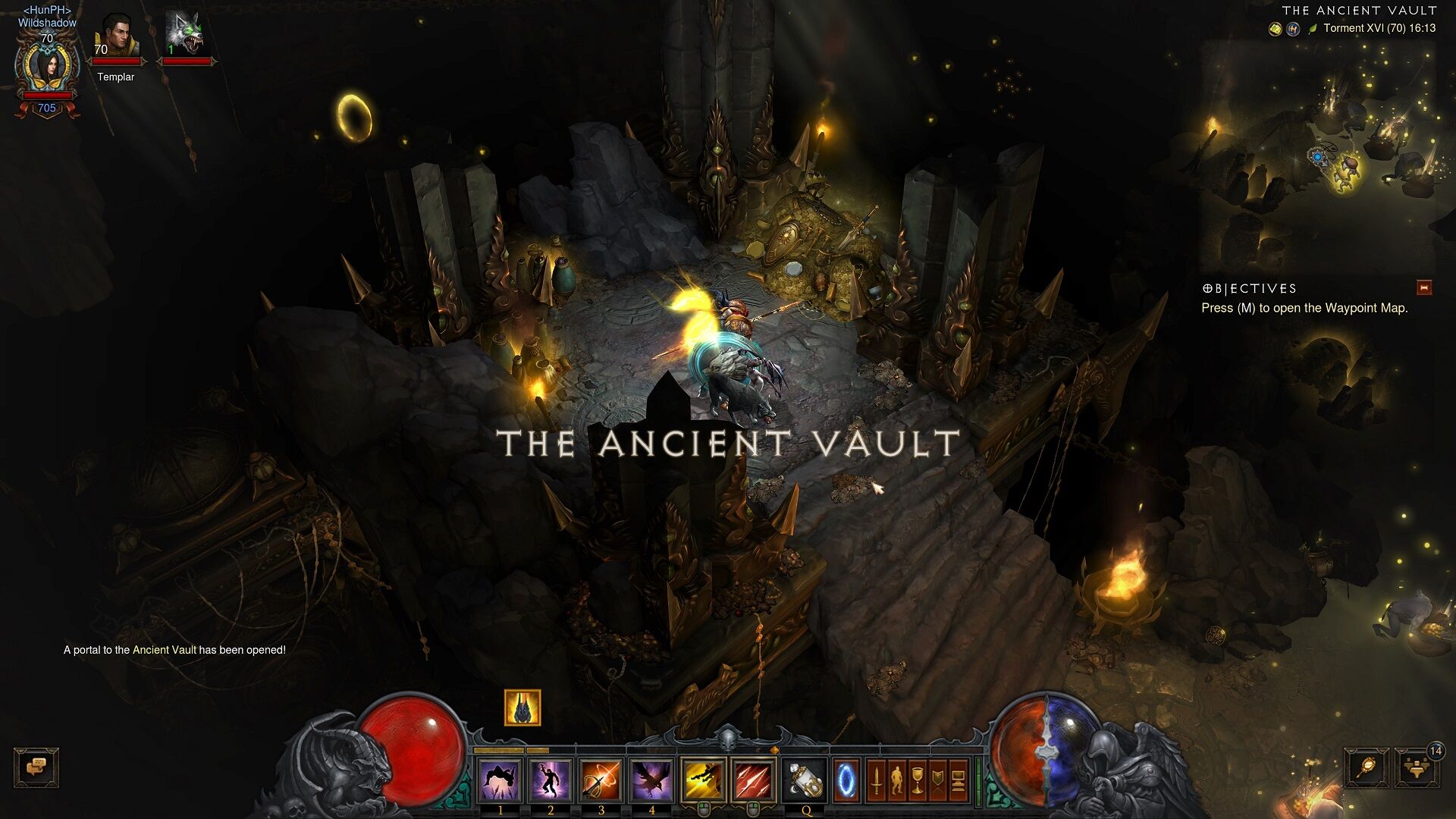Open the sword Skills menu button
The width and height of the screenshot is (1456, 819).
tap(877, 780)
